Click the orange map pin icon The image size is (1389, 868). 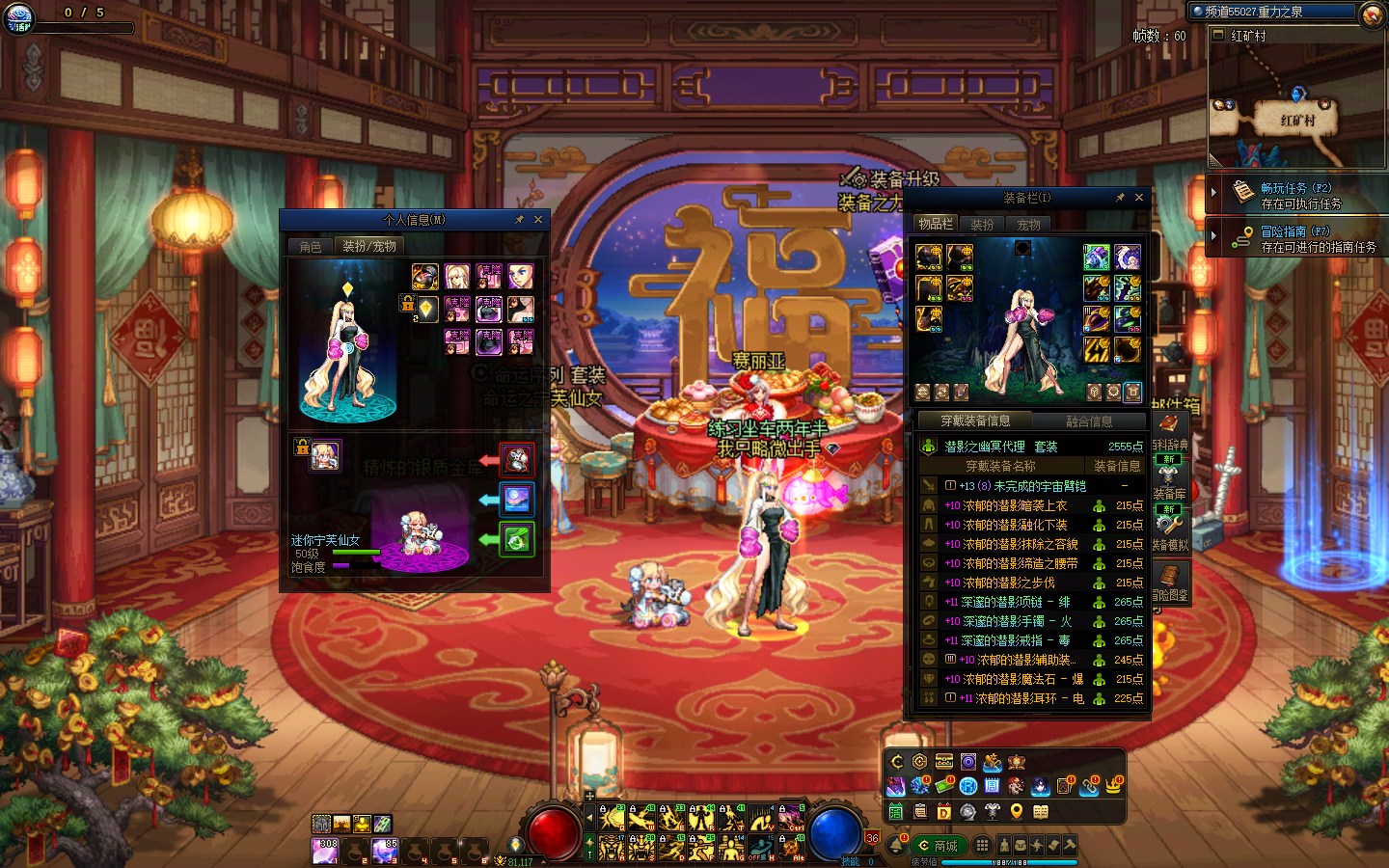pyautogui.click(x=1016, y=812)
